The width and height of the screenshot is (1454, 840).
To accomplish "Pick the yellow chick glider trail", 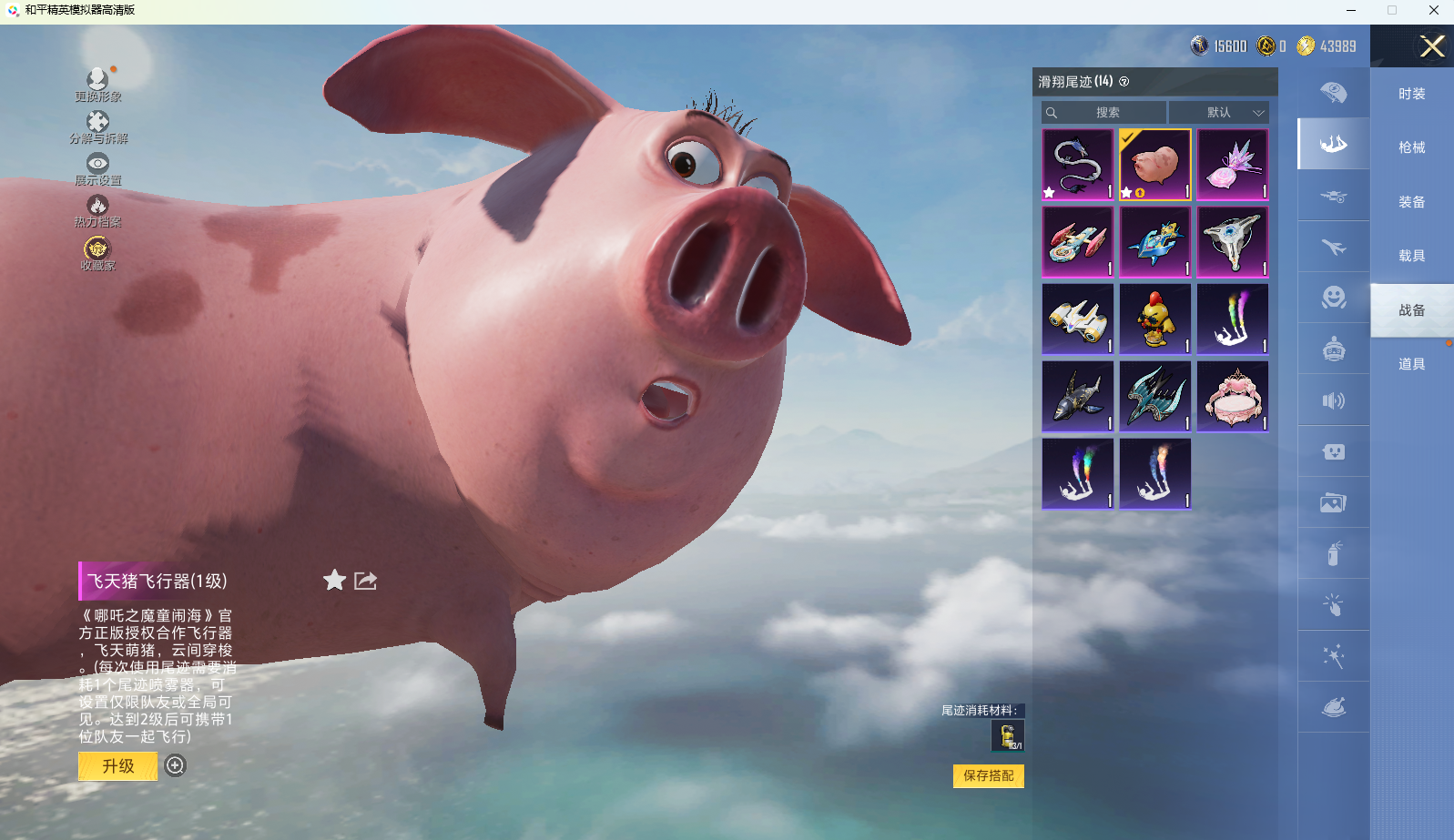I will [x=1154, y=319].
